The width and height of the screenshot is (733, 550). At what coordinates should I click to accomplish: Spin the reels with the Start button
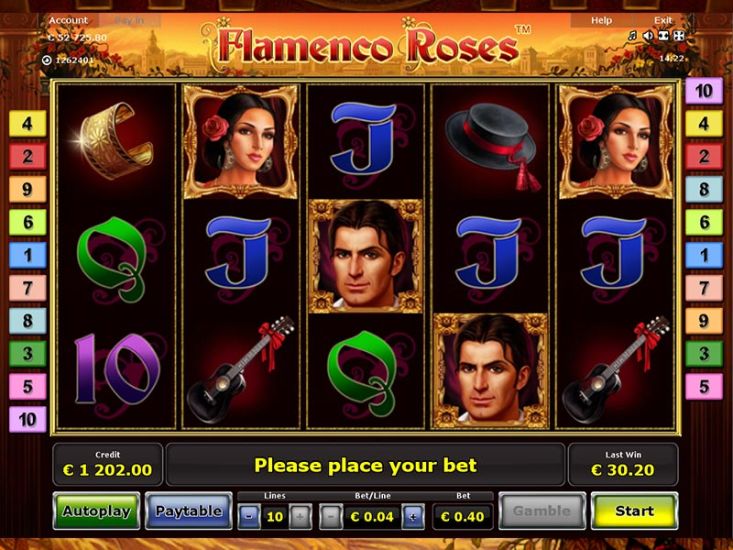click(634, 511)
